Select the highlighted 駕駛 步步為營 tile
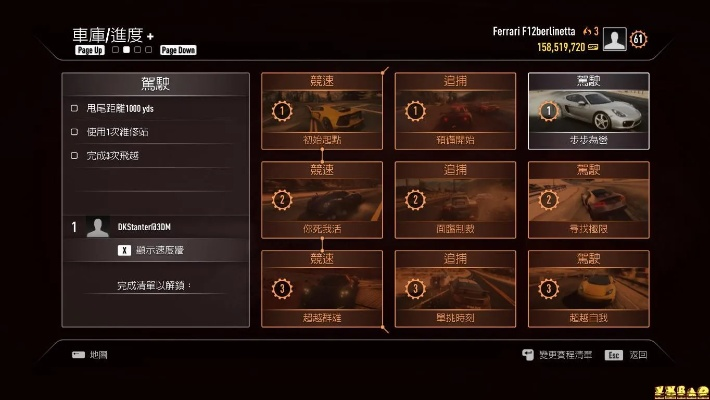 point(588,111)
